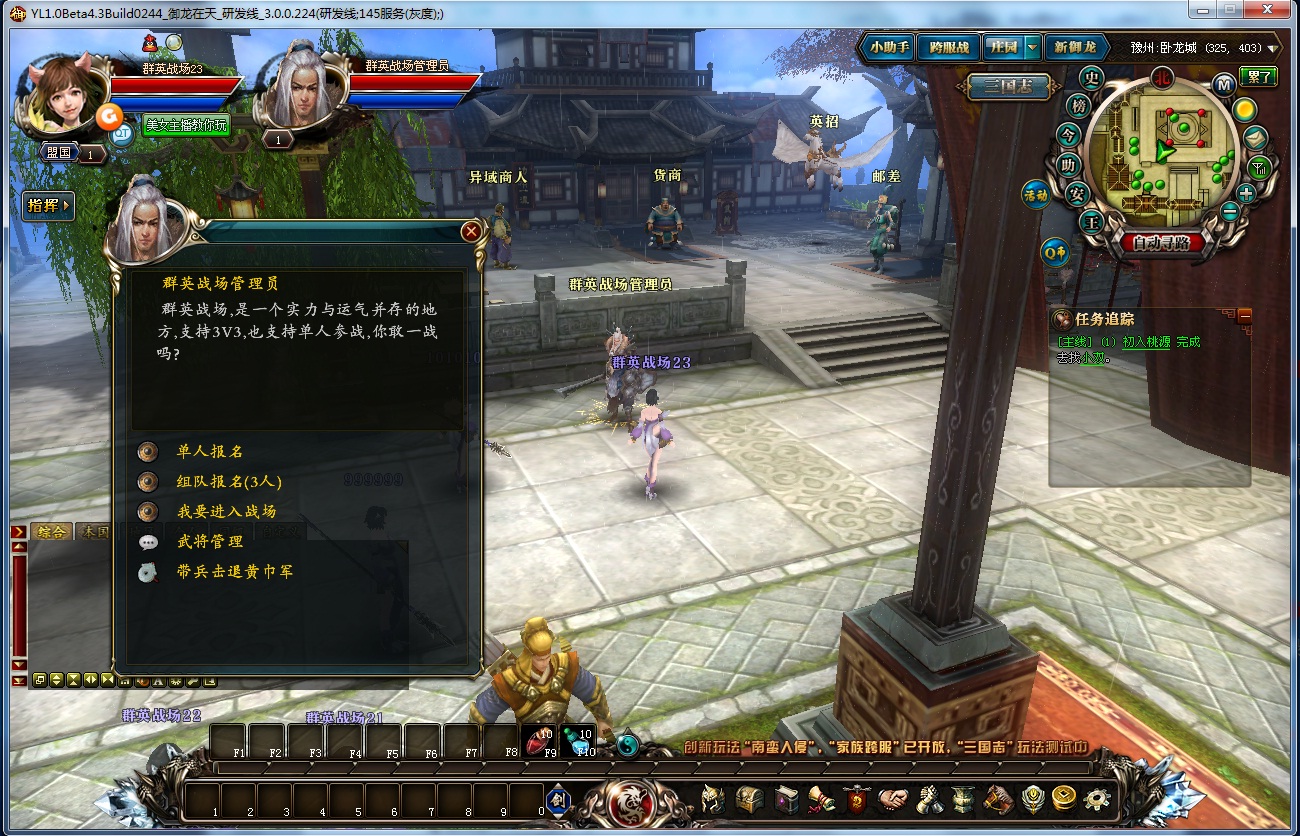
Task: Use the red potion in F9 slot
Action: tap(540, 741)
